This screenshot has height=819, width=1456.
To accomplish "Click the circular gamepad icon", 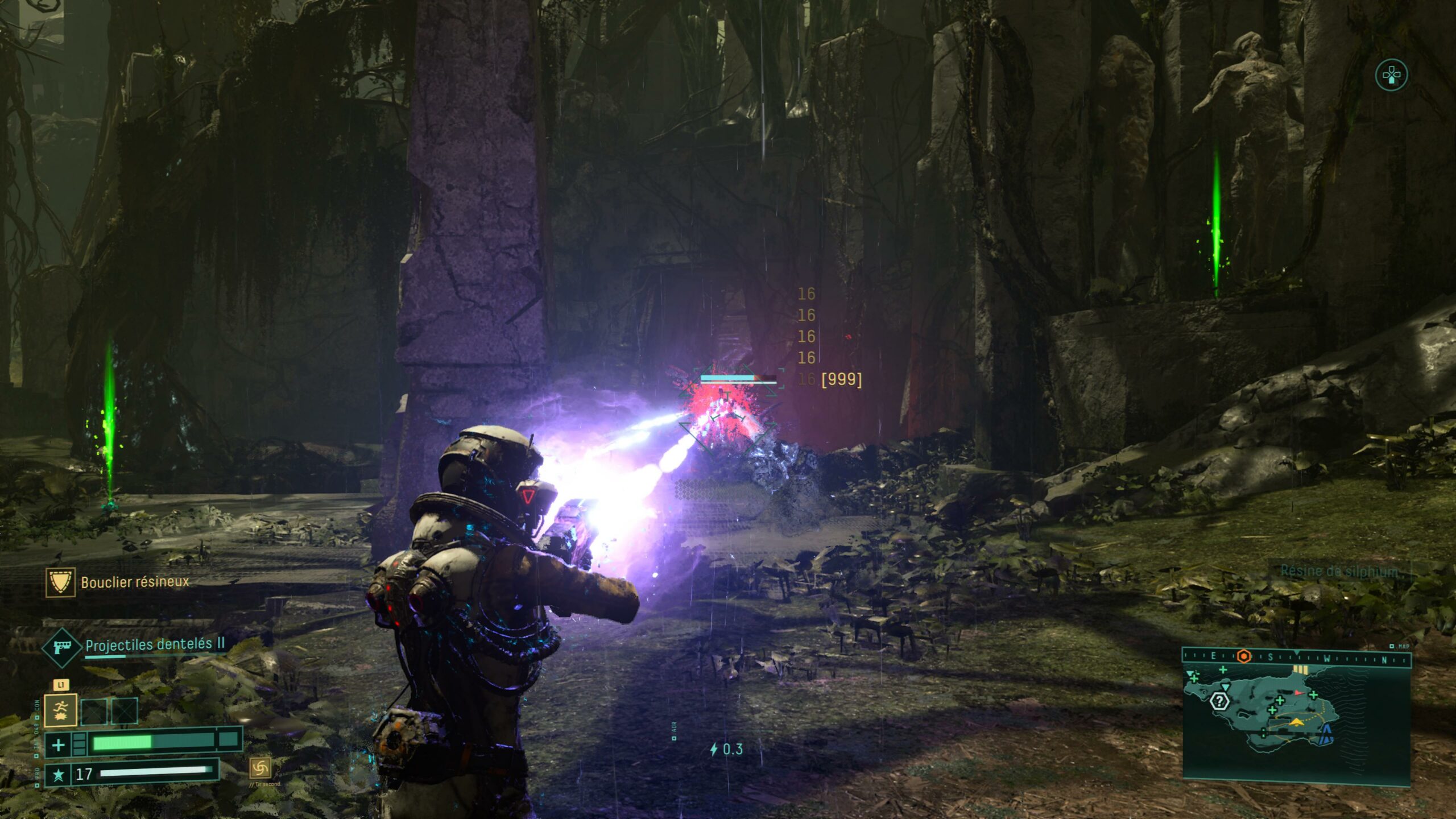I will (1391, 75).
